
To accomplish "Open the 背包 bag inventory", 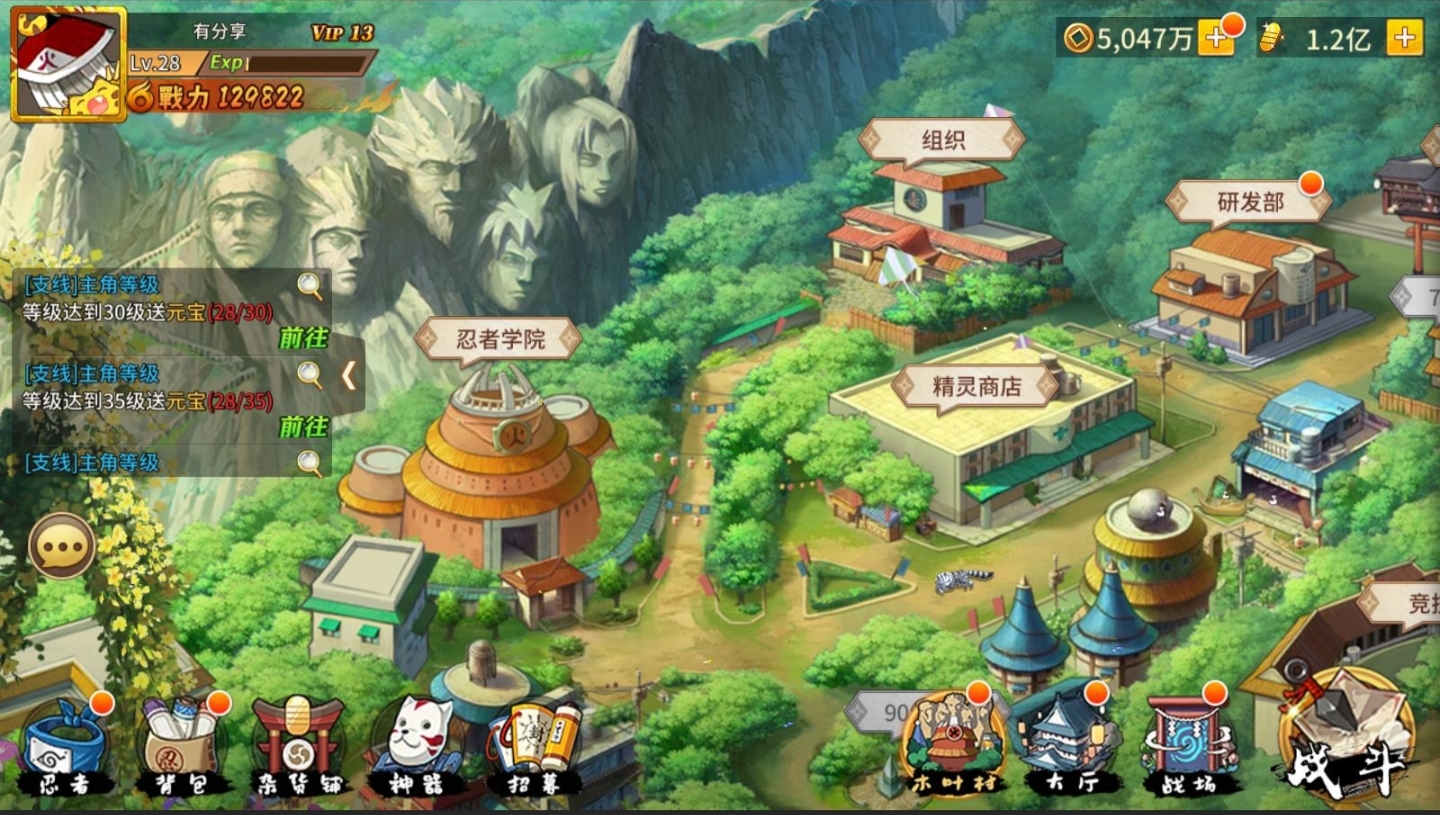I will [183, 750].
